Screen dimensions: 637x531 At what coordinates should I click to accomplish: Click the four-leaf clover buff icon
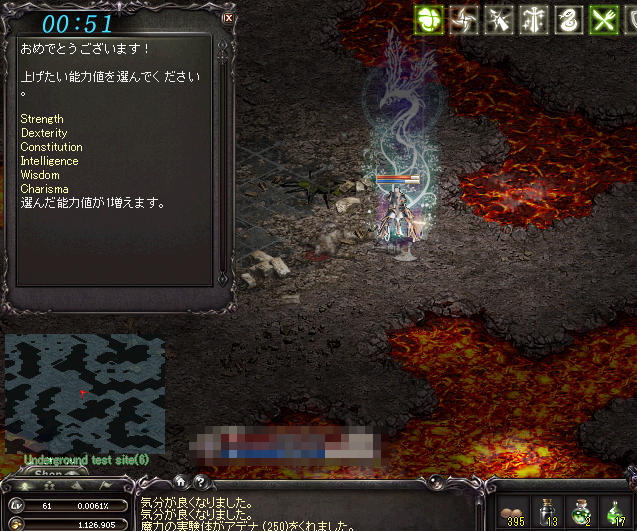tap(431, 19)
